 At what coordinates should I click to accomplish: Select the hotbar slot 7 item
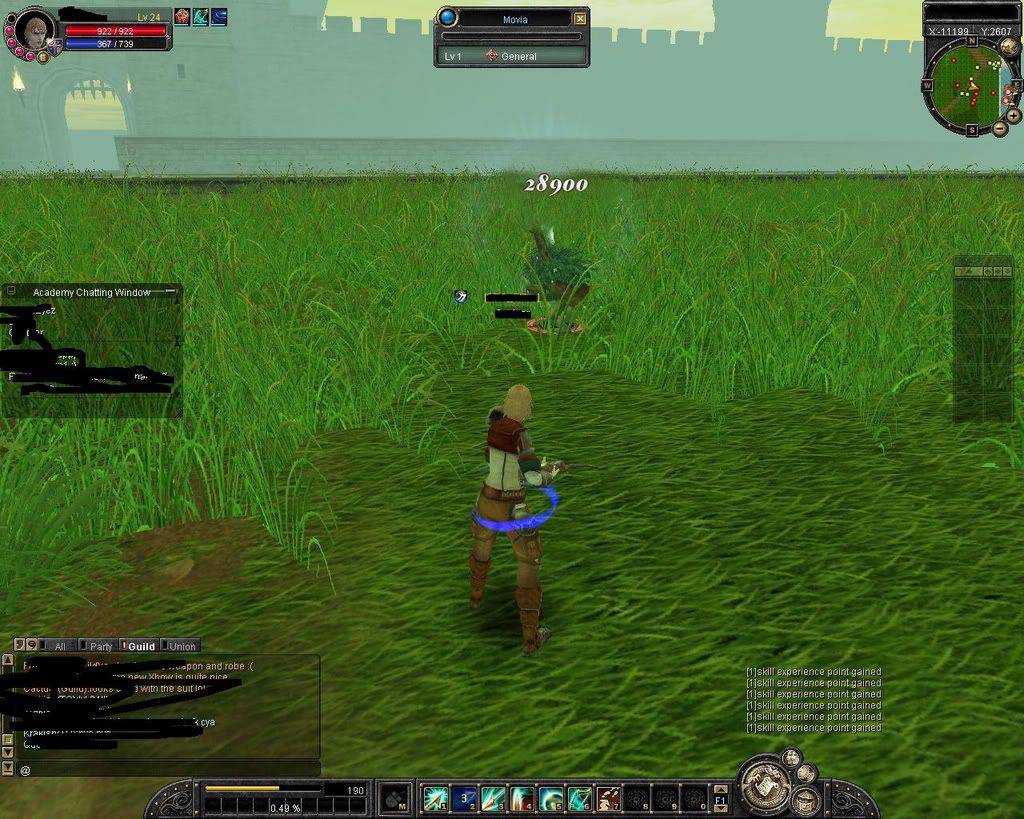(608, 798)
